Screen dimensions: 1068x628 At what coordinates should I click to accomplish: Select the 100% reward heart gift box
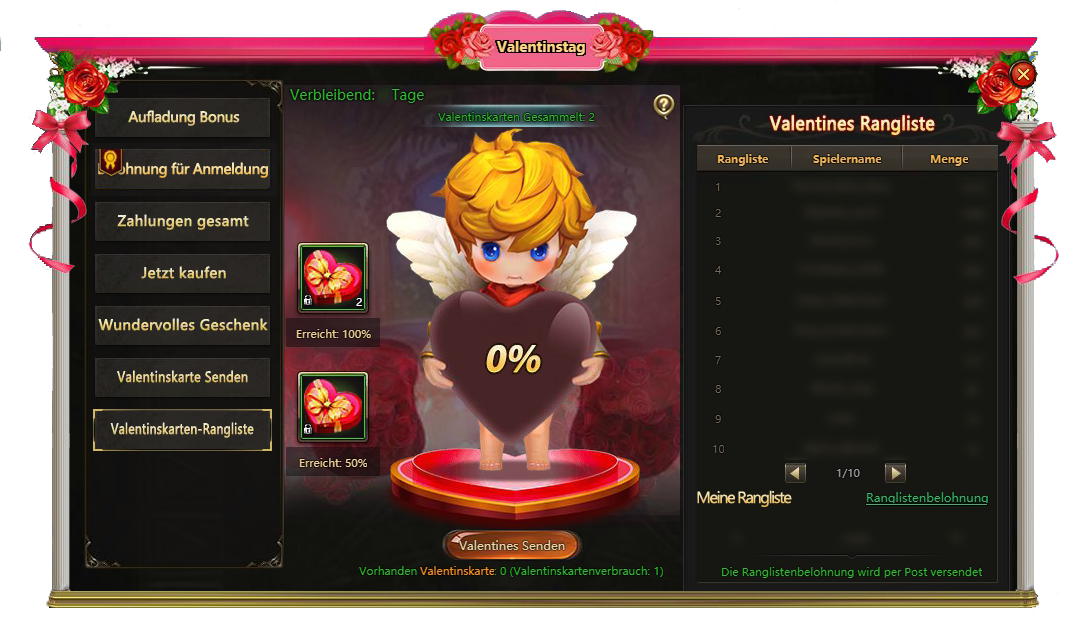(333, 278)
